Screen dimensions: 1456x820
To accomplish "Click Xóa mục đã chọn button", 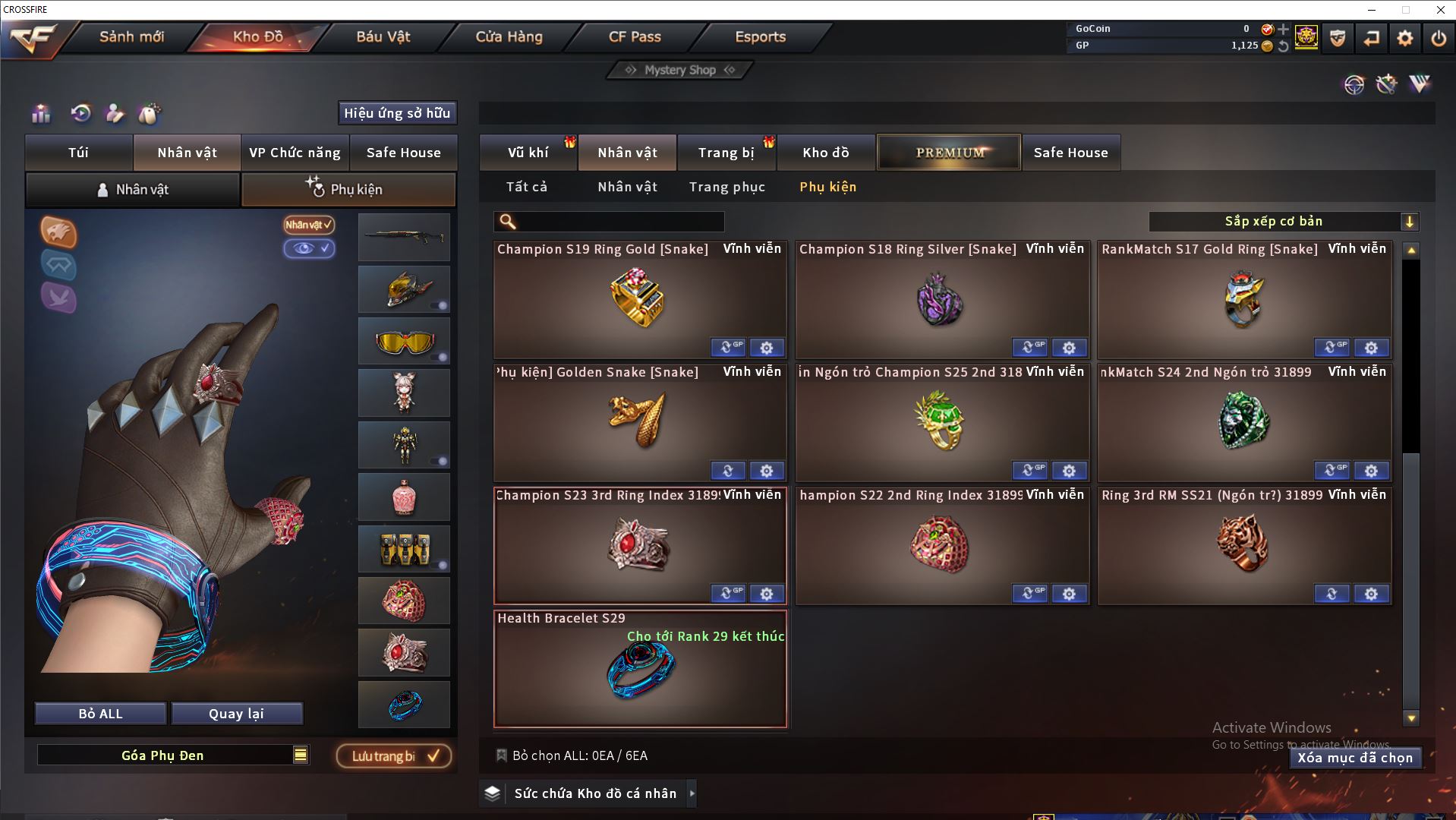I will (1355, 758).
